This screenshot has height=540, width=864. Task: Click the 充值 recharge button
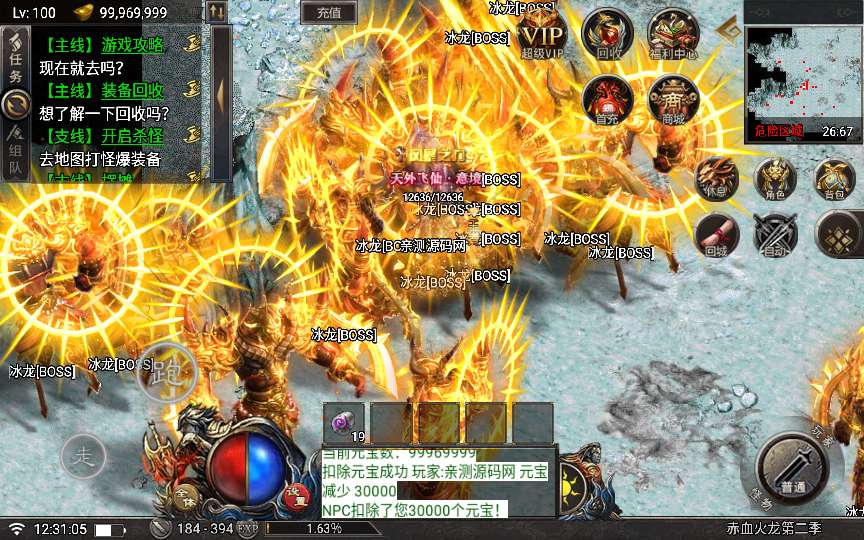[x=328, y=13]
